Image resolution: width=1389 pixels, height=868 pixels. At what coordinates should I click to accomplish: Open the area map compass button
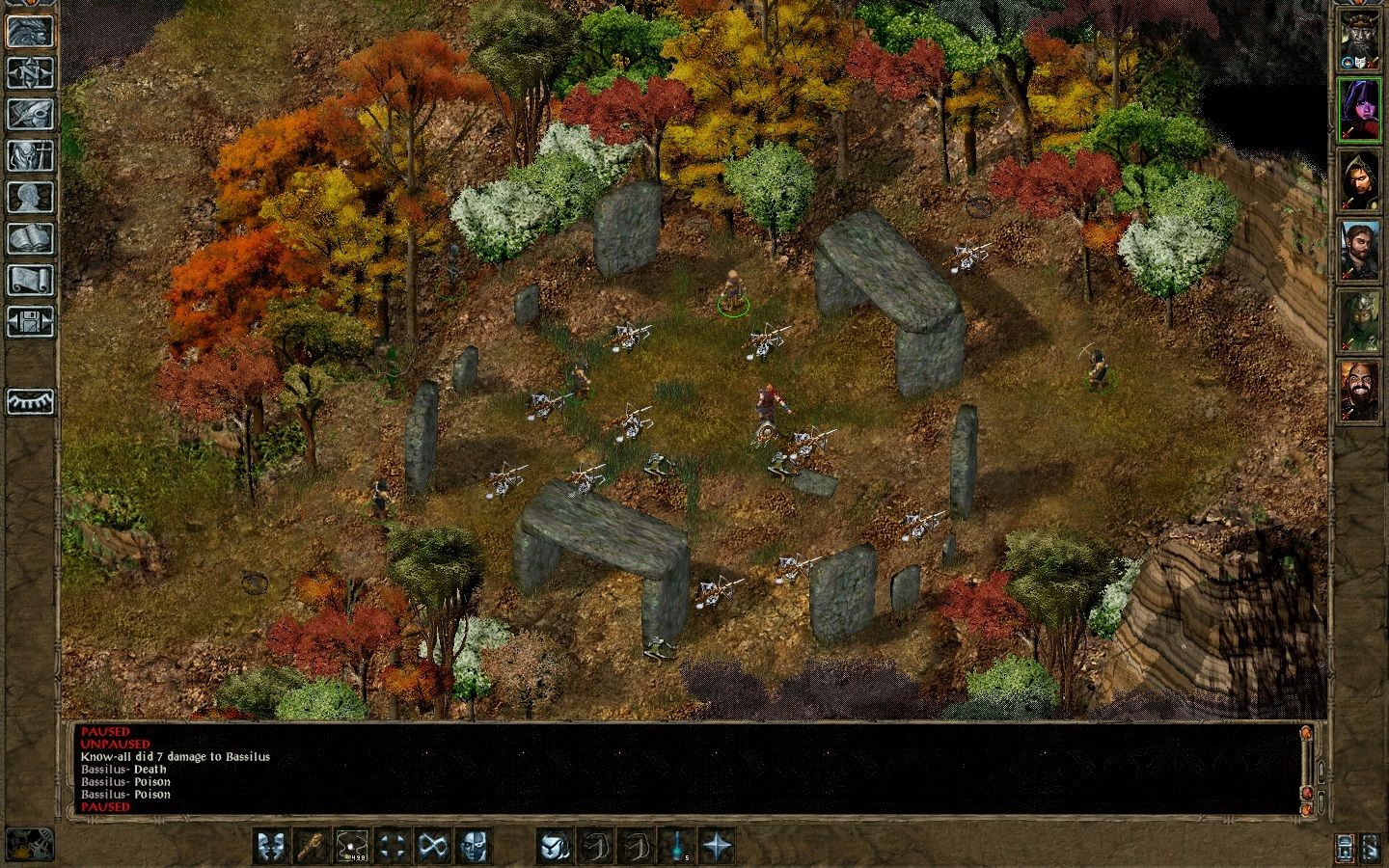click(x=31, y=71)
